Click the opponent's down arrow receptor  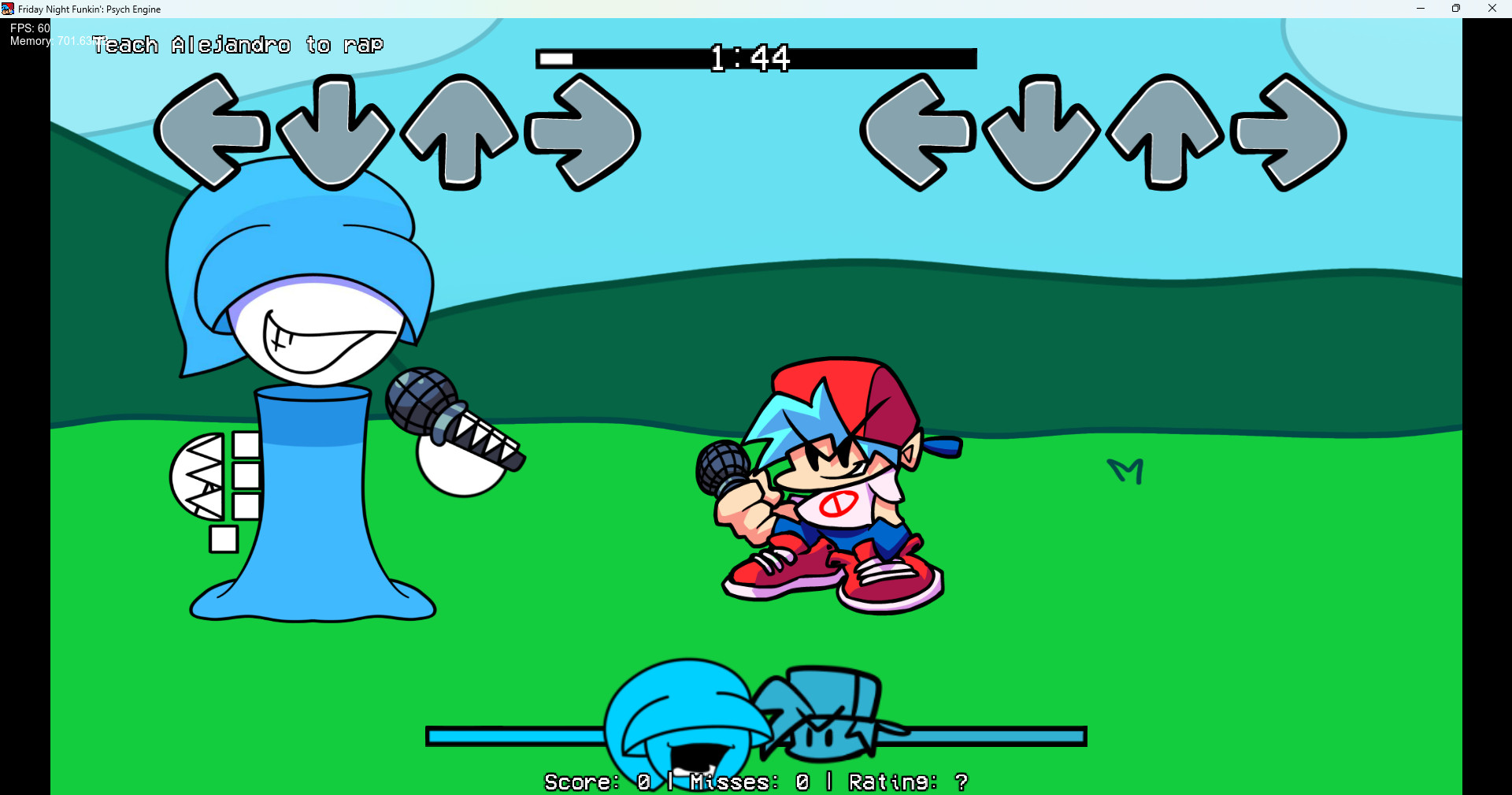point(336,132)
